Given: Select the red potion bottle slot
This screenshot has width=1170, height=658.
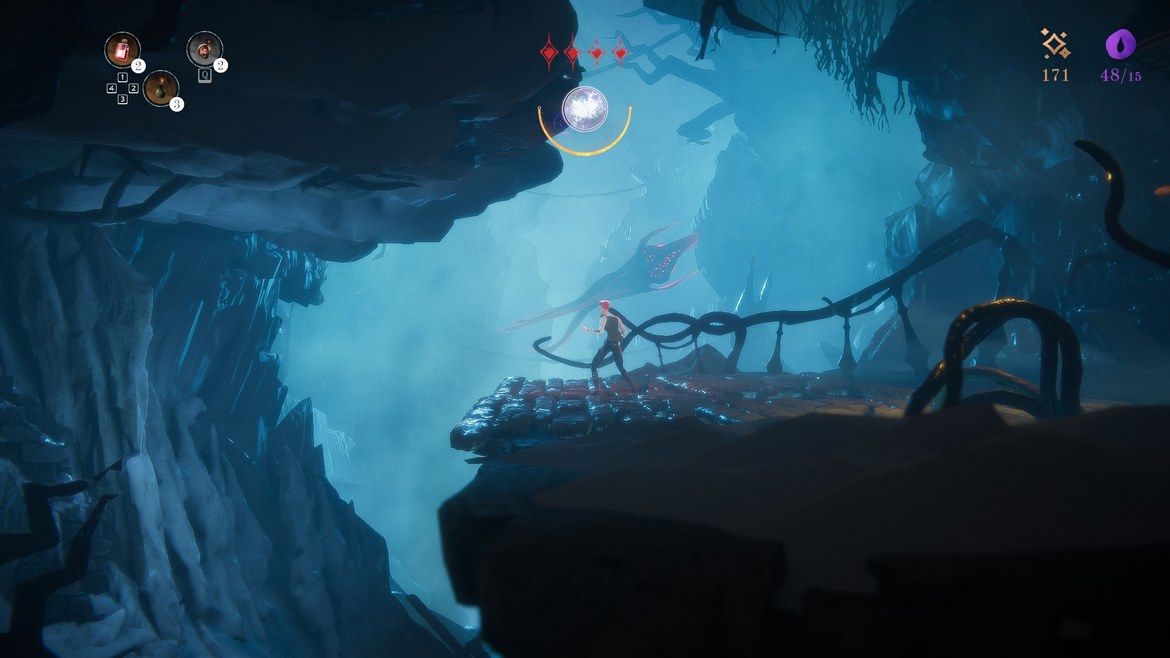Looking at the screenshot, I should tap(122, 50).
